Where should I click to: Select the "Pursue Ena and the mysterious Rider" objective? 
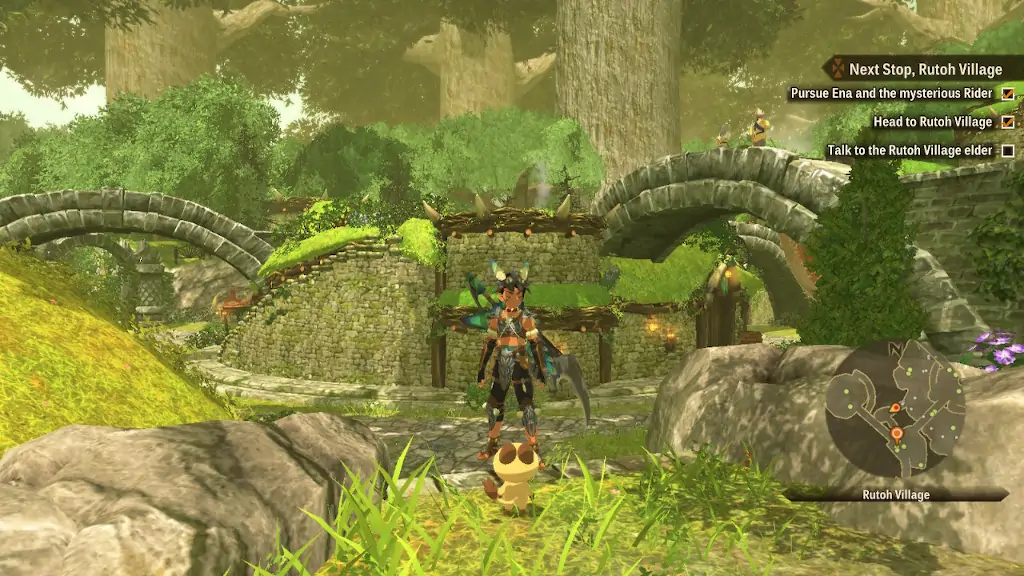point(891,94)
